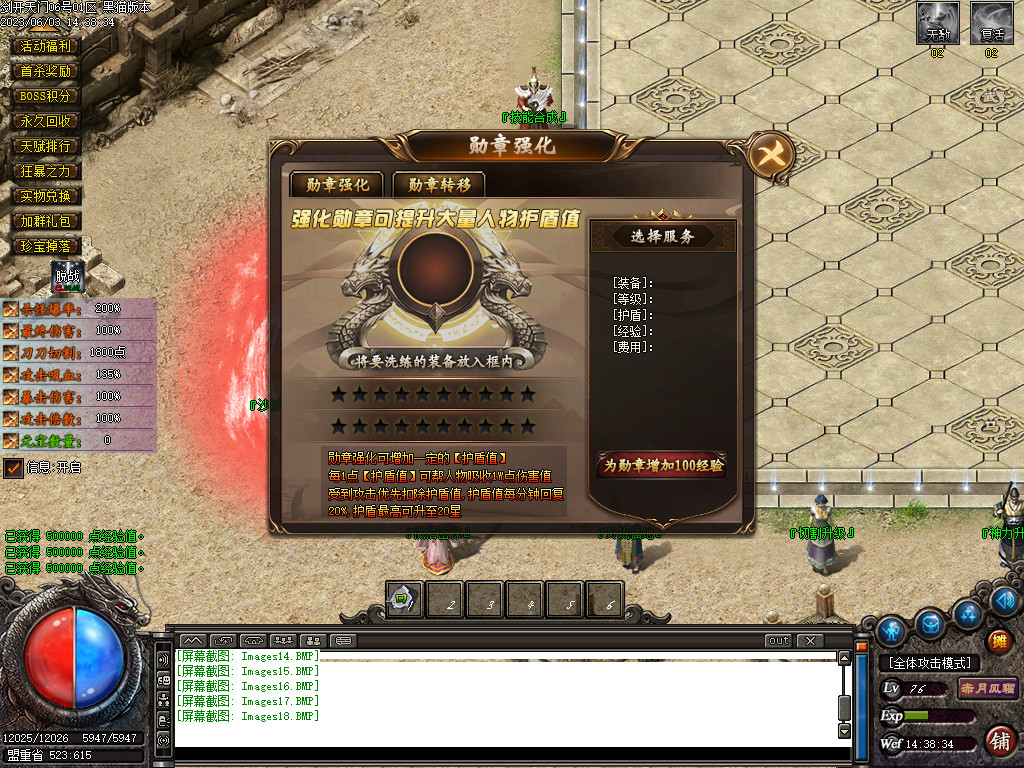View the 天赋排行 ranking
The image size is (1024, 768).
click(46, 146)
